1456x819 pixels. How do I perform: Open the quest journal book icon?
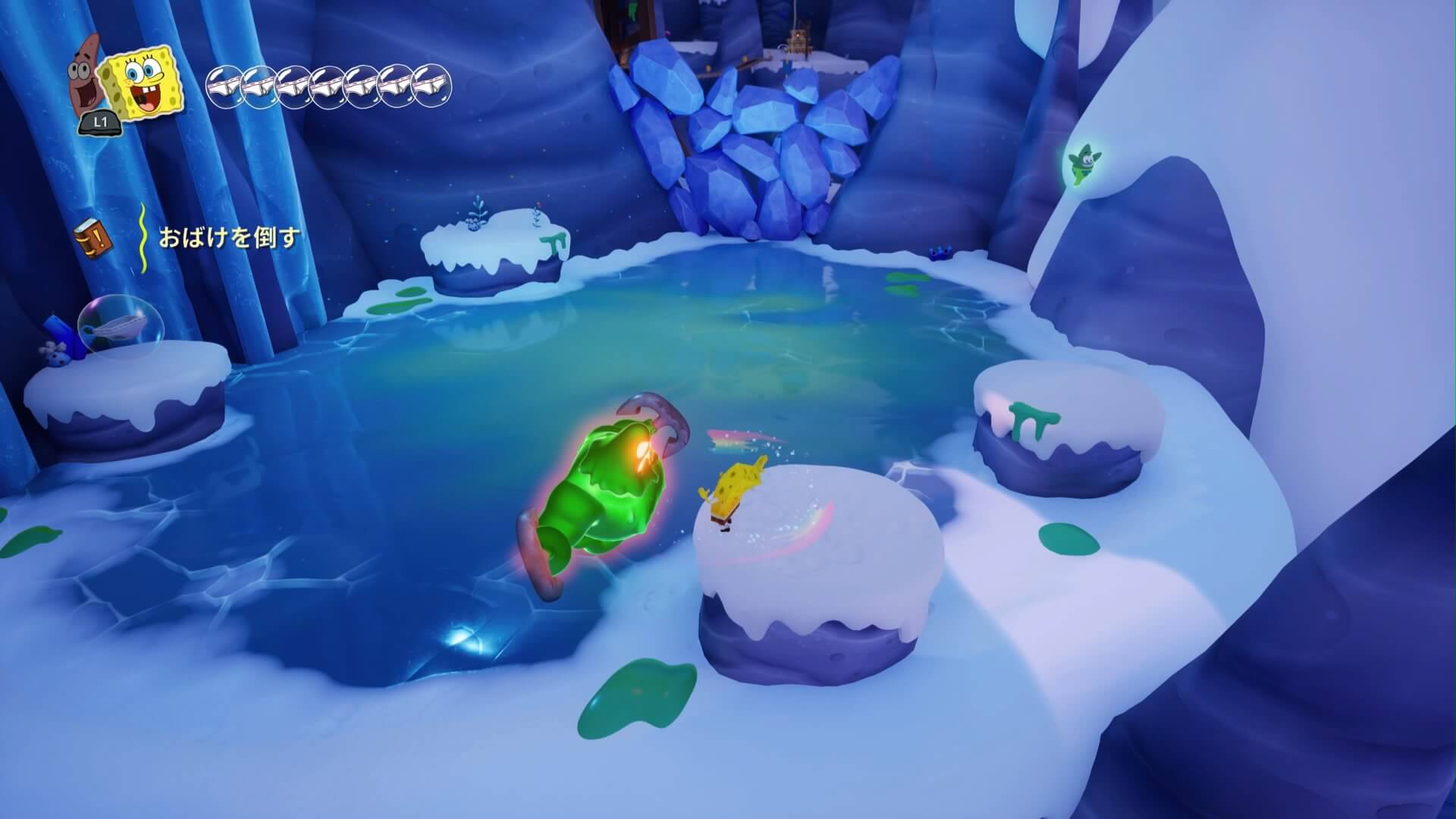tap(93, 237)
